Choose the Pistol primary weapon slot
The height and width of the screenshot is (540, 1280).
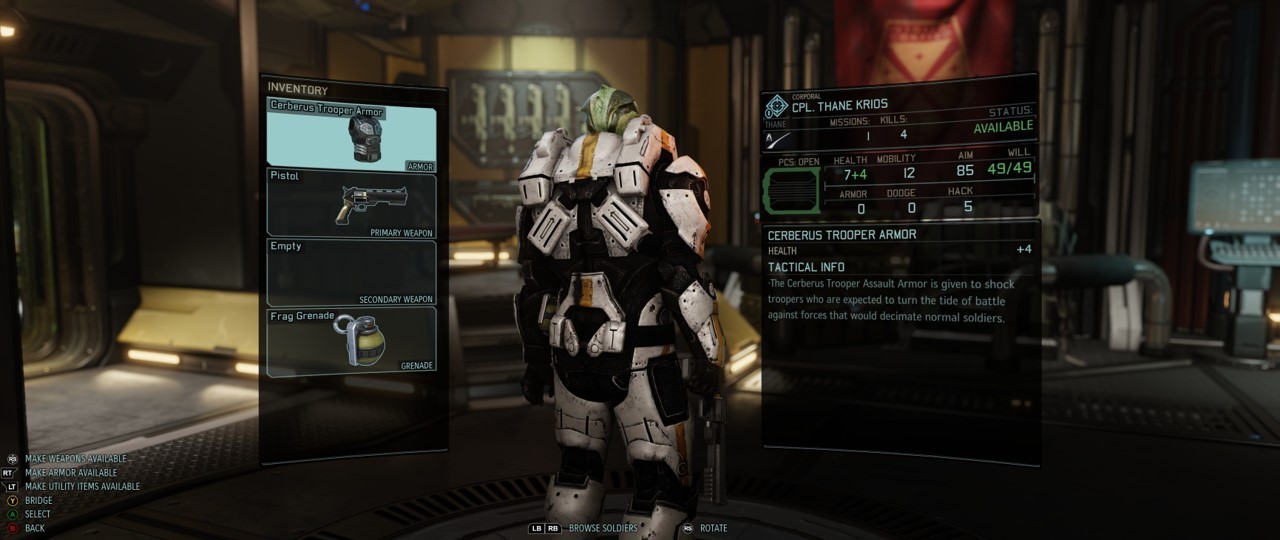[x=351, y=203]
